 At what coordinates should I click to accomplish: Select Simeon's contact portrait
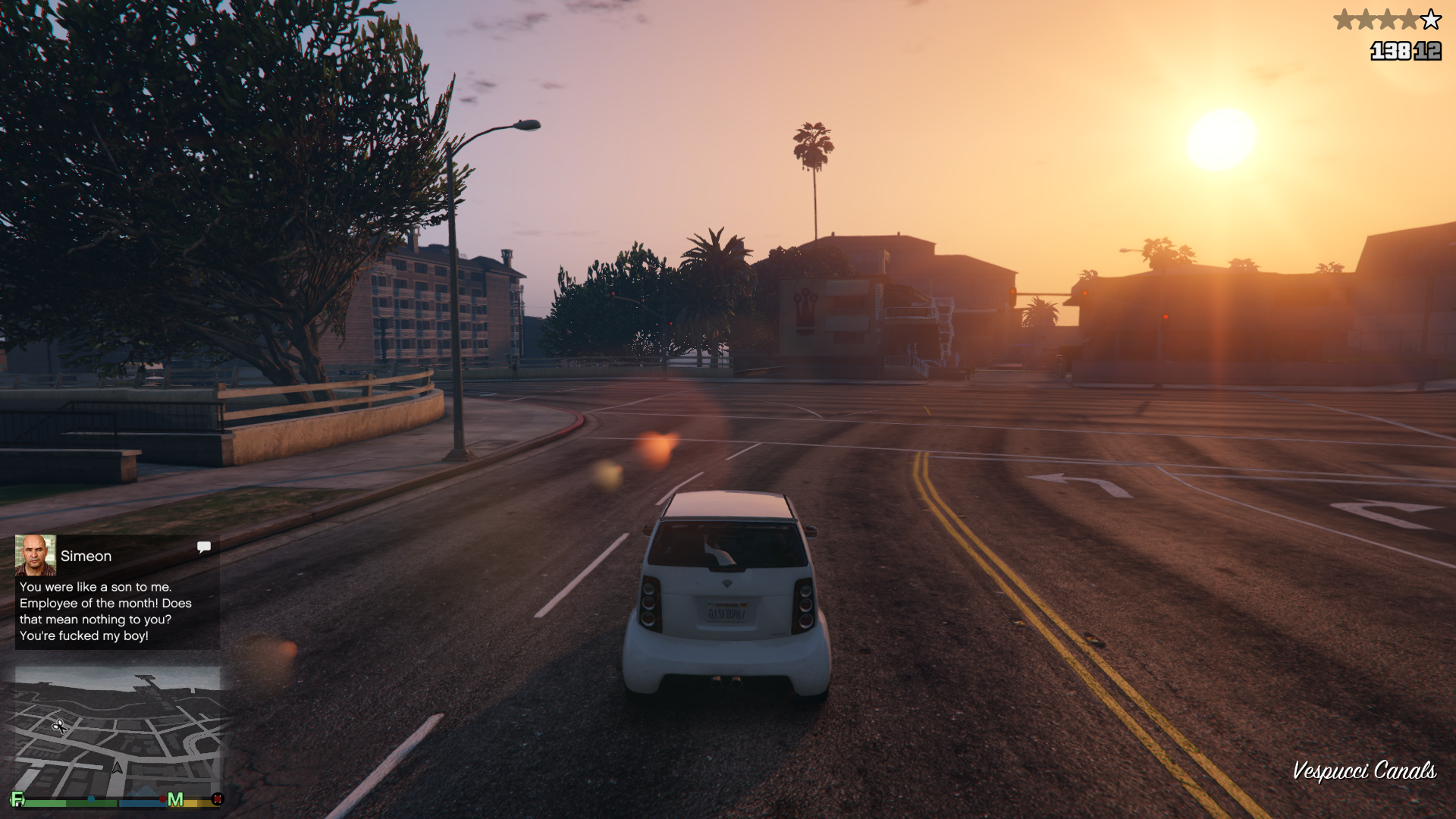click(x=36, y=555)
